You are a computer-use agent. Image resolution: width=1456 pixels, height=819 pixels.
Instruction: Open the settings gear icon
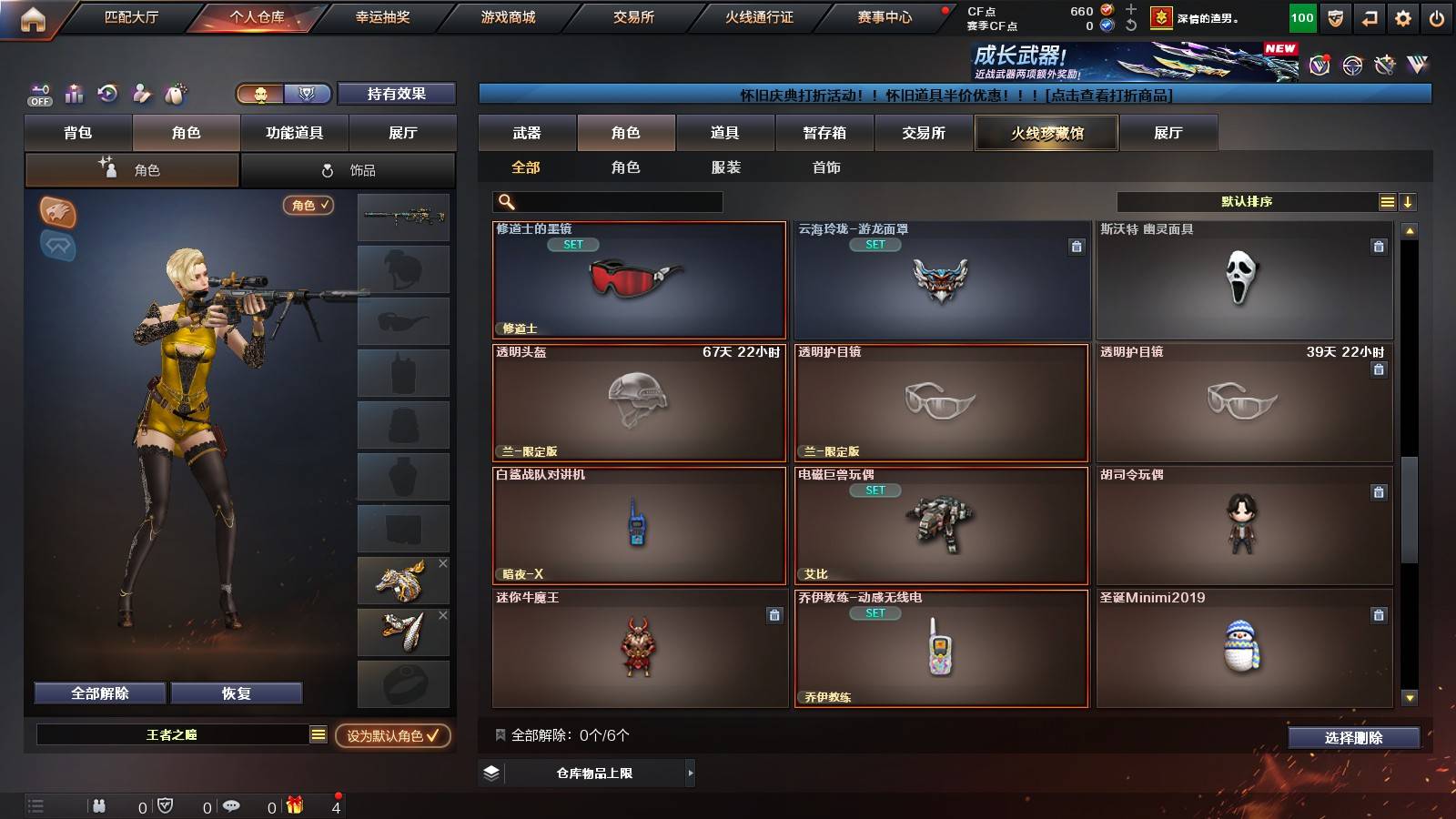coord(1402,16)
